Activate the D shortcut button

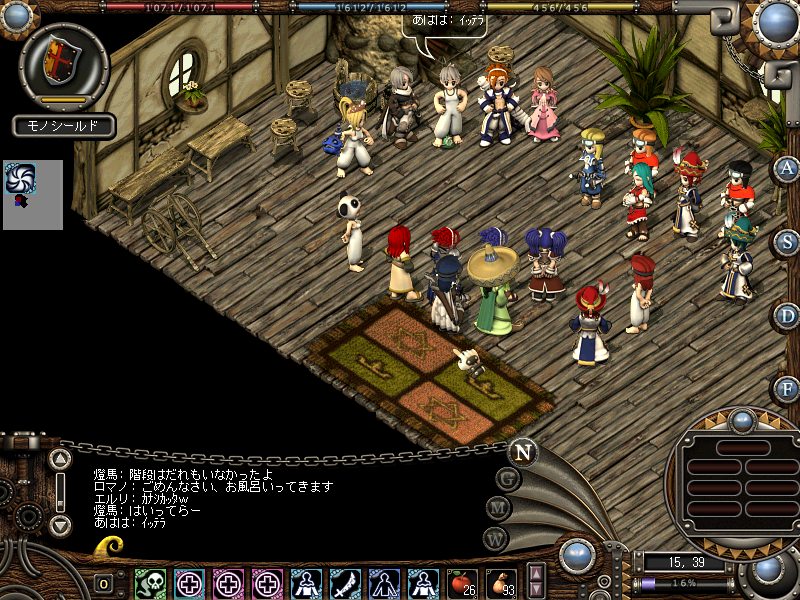787,315
